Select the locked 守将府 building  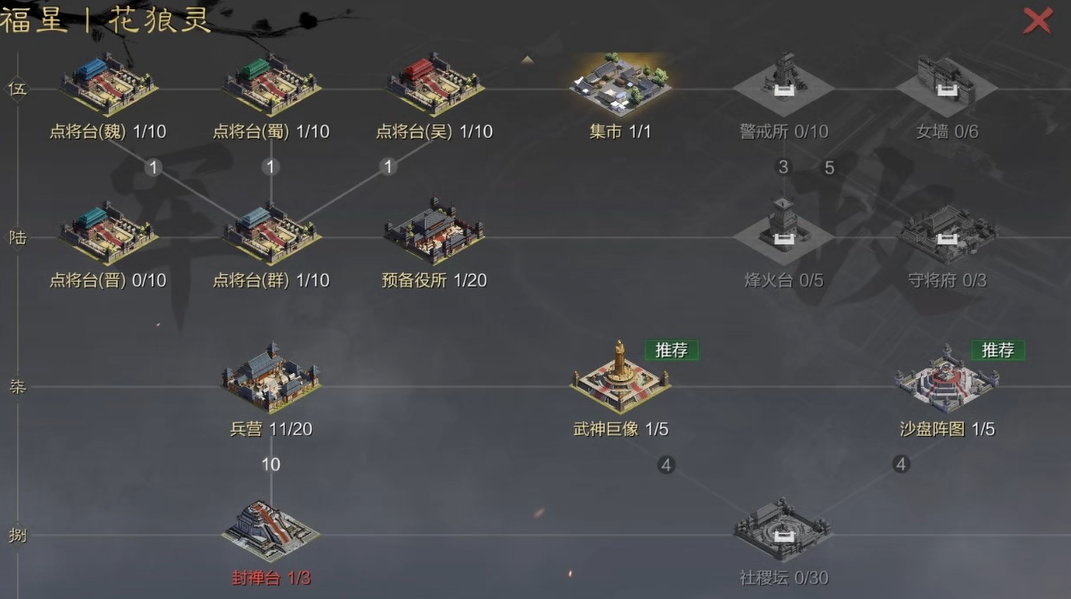point(946,234)
